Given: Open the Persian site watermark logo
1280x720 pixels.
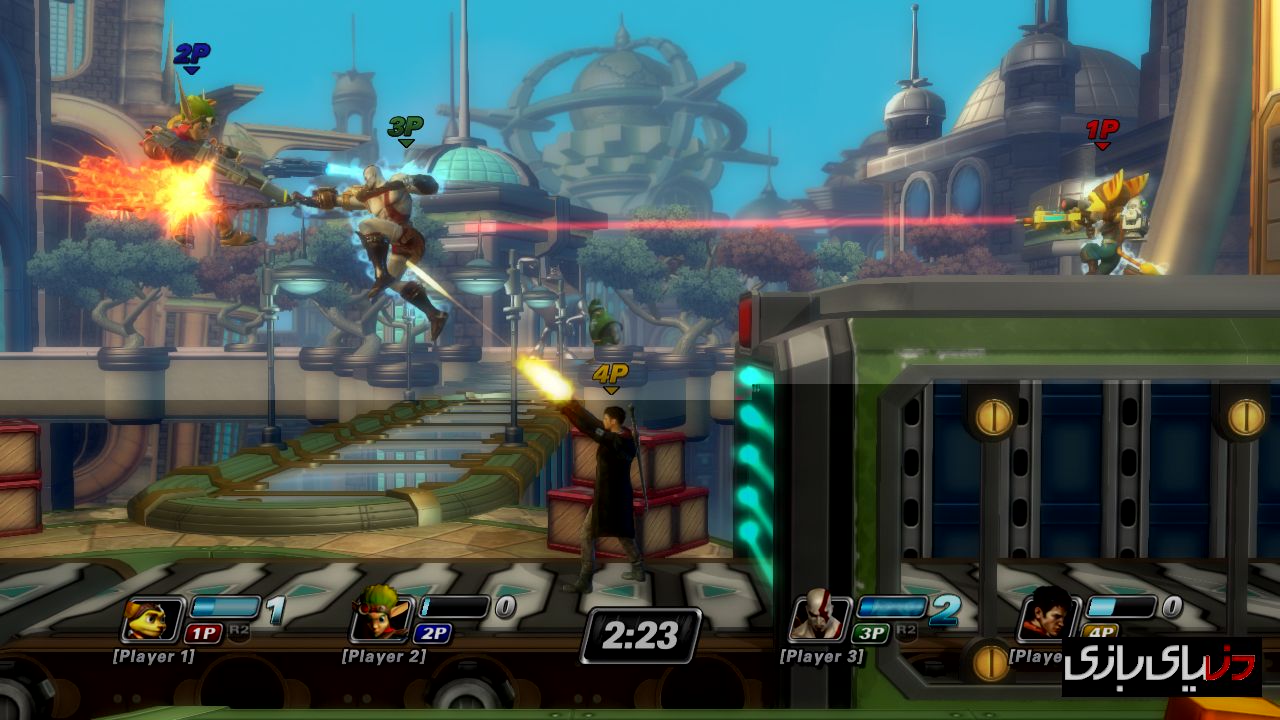Looking at the screenshot, I should pyautogui.click(x=1161, y=666).
